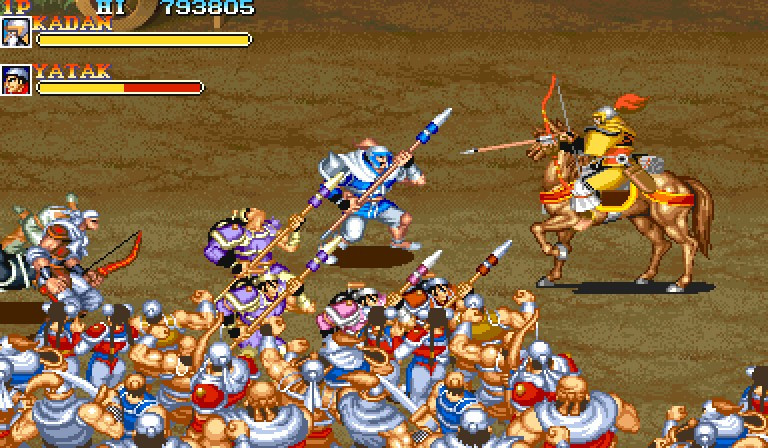Click the Kadan player portrait

[16, 31]
